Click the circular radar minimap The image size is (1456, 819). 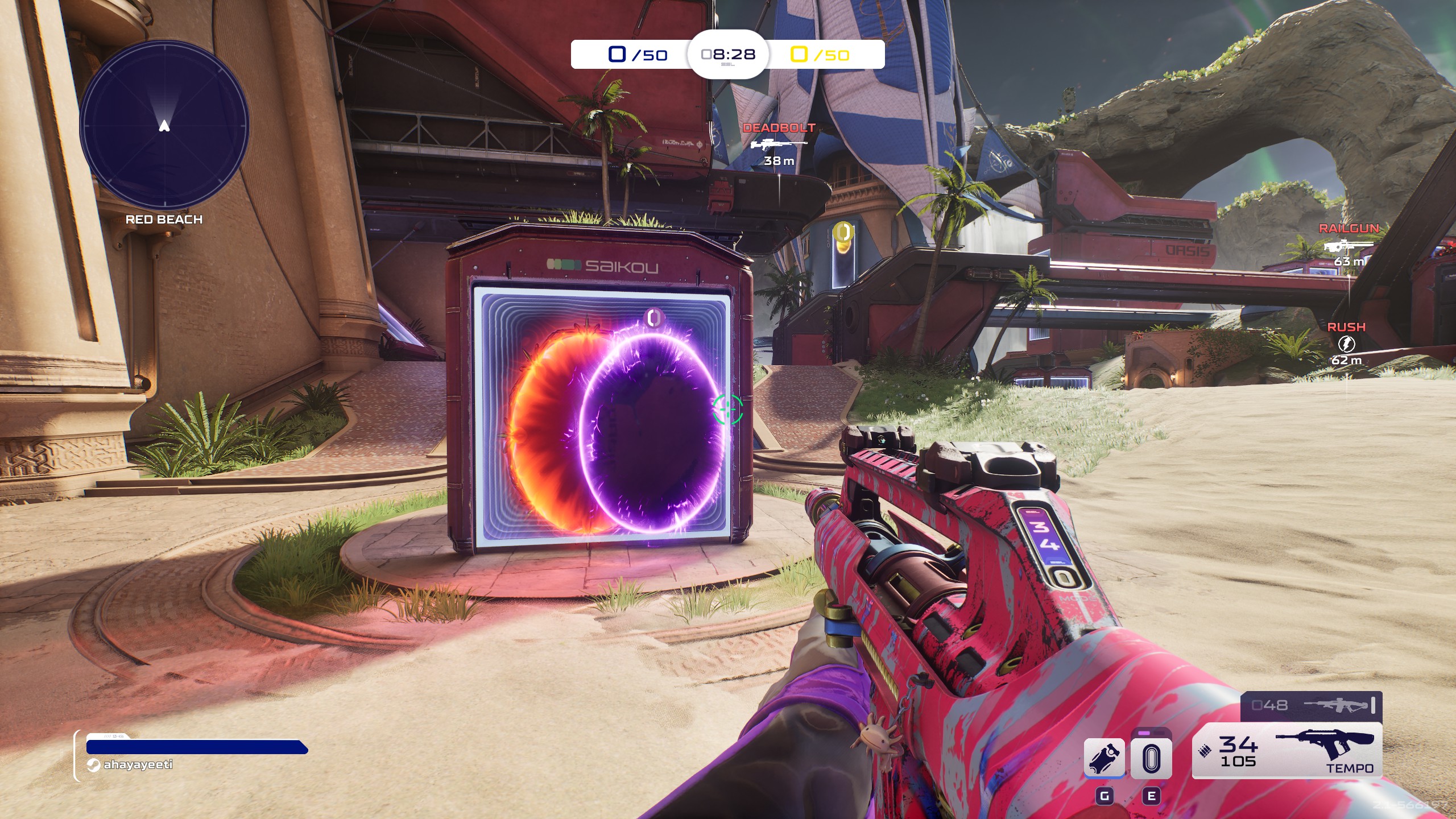164,125
